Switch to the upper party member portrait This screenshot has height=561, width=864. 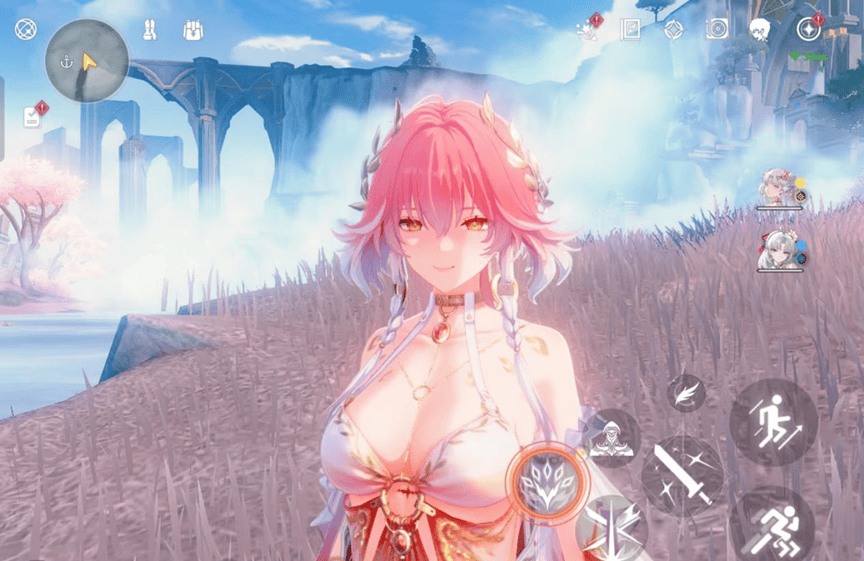(x=775, y=189)
